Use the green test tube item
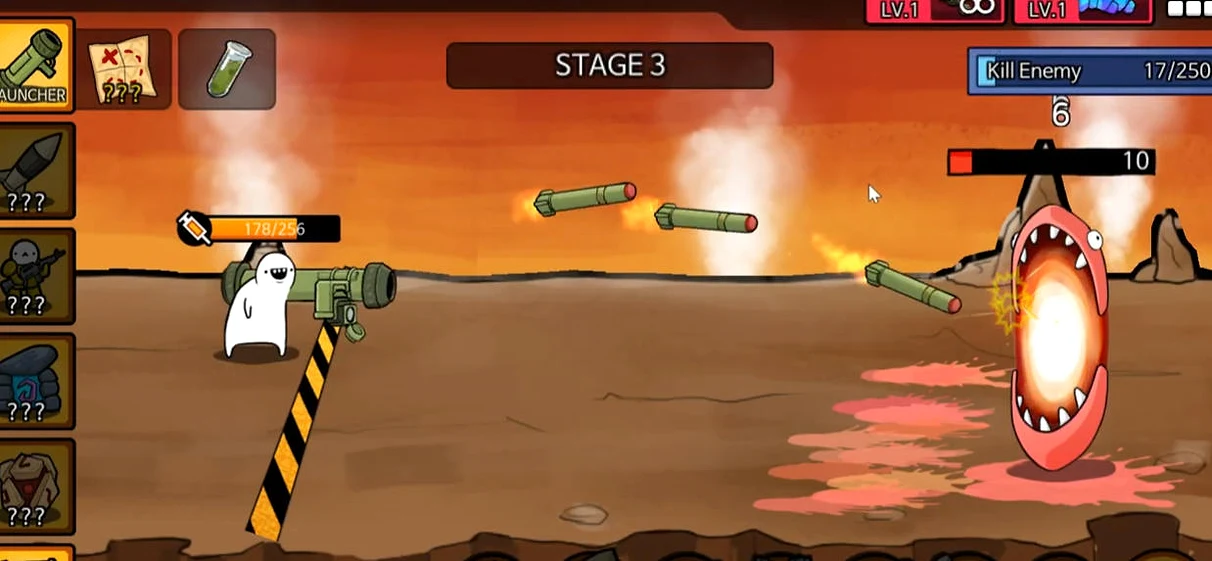This screenshot has height=561, width=1212. click(x=227, y=69)
